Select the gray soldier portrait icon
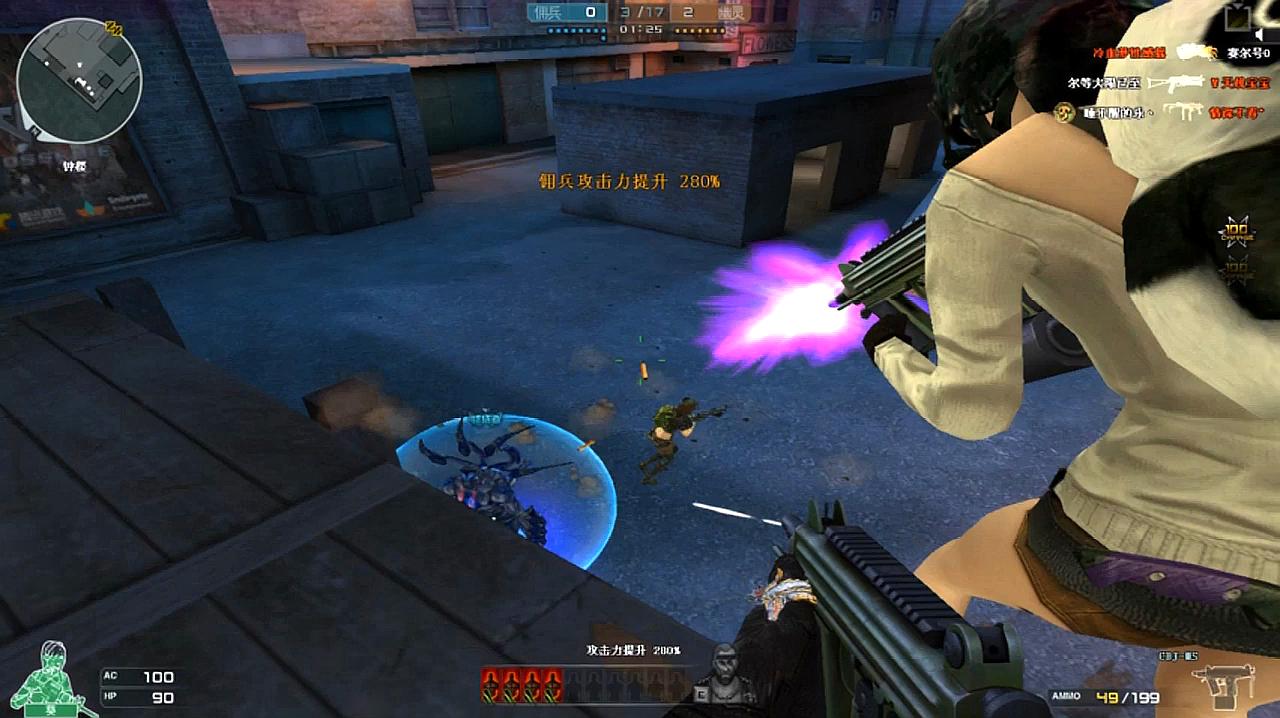Screen dimensions: 1280x718 click(726, 667)
